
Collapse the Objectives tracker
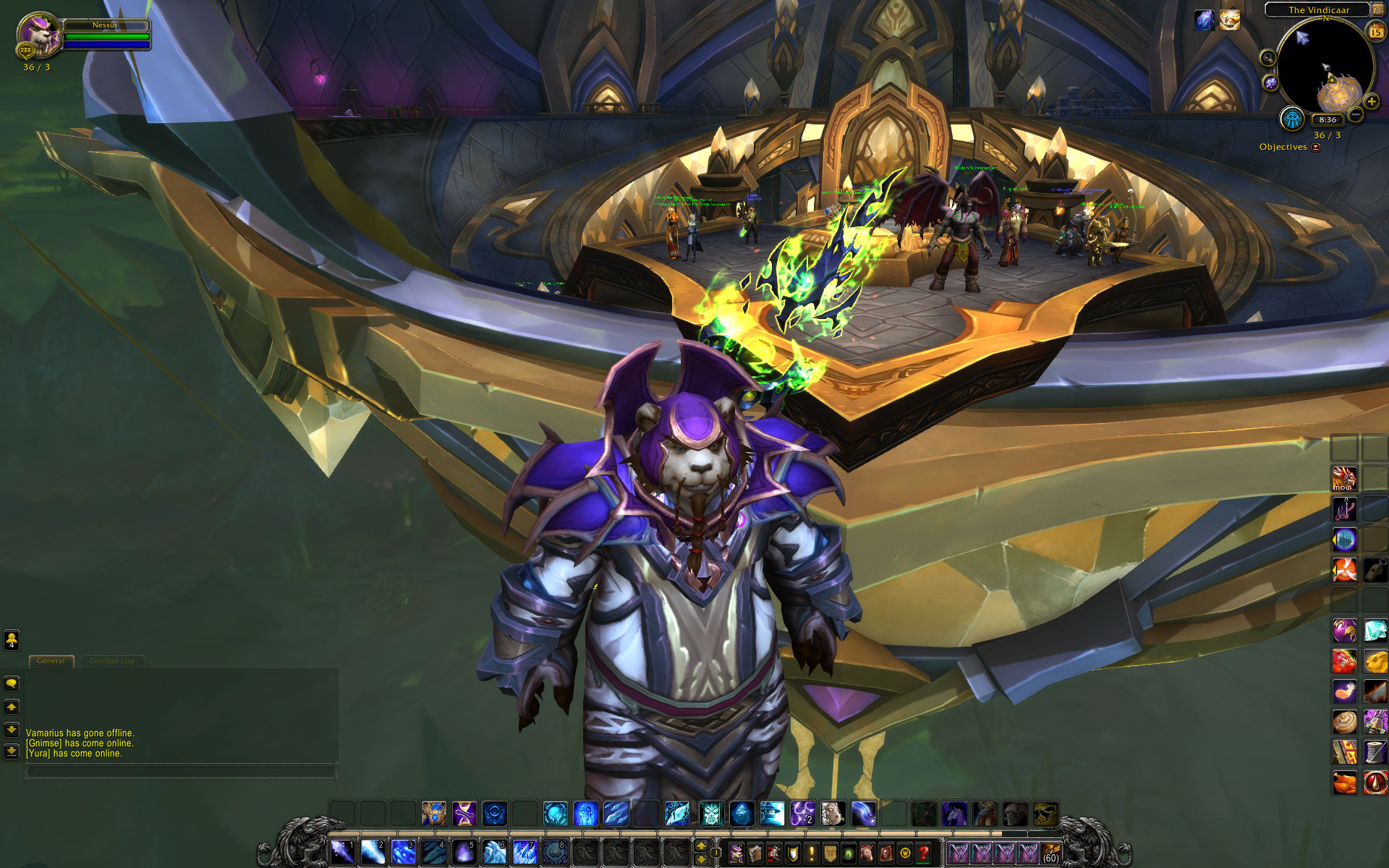click(1316, 147)
